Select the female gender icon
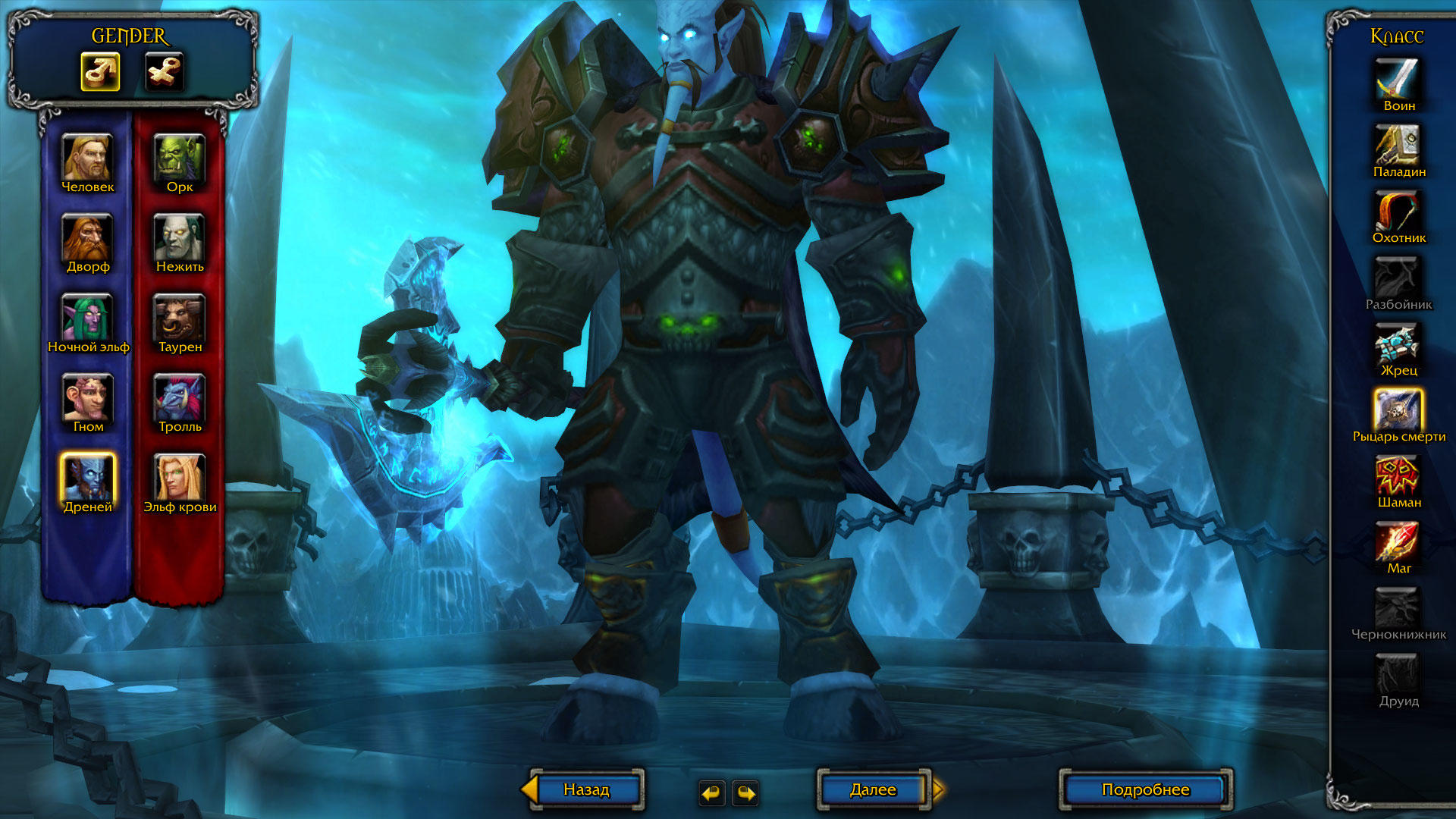This screenshot has height=819, width=1456. (165, 72)
